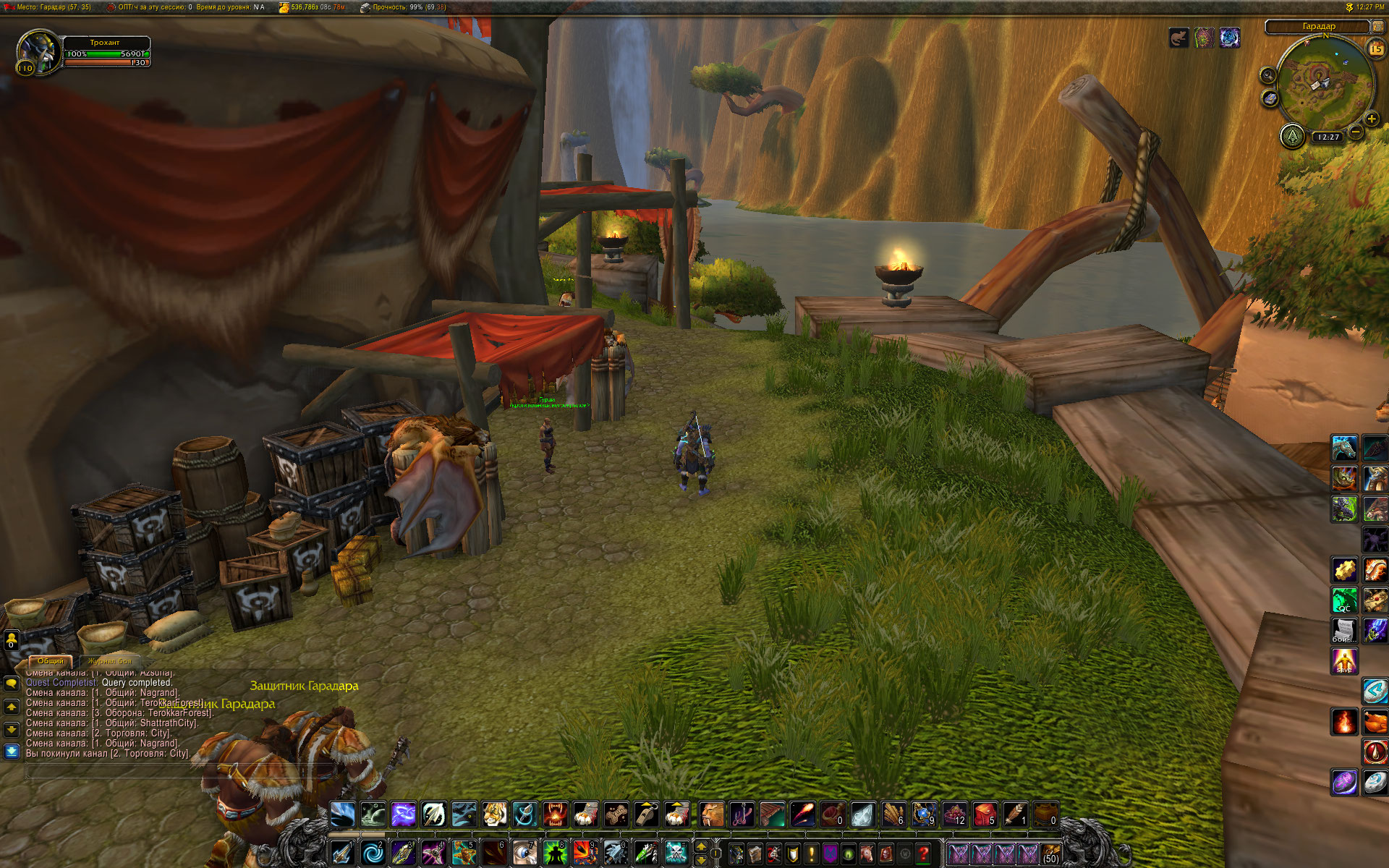Activate the eyeball ability in slot 7
Image resolution: width=1389 pixels, height=868 pixels.
tap(524, 854)
